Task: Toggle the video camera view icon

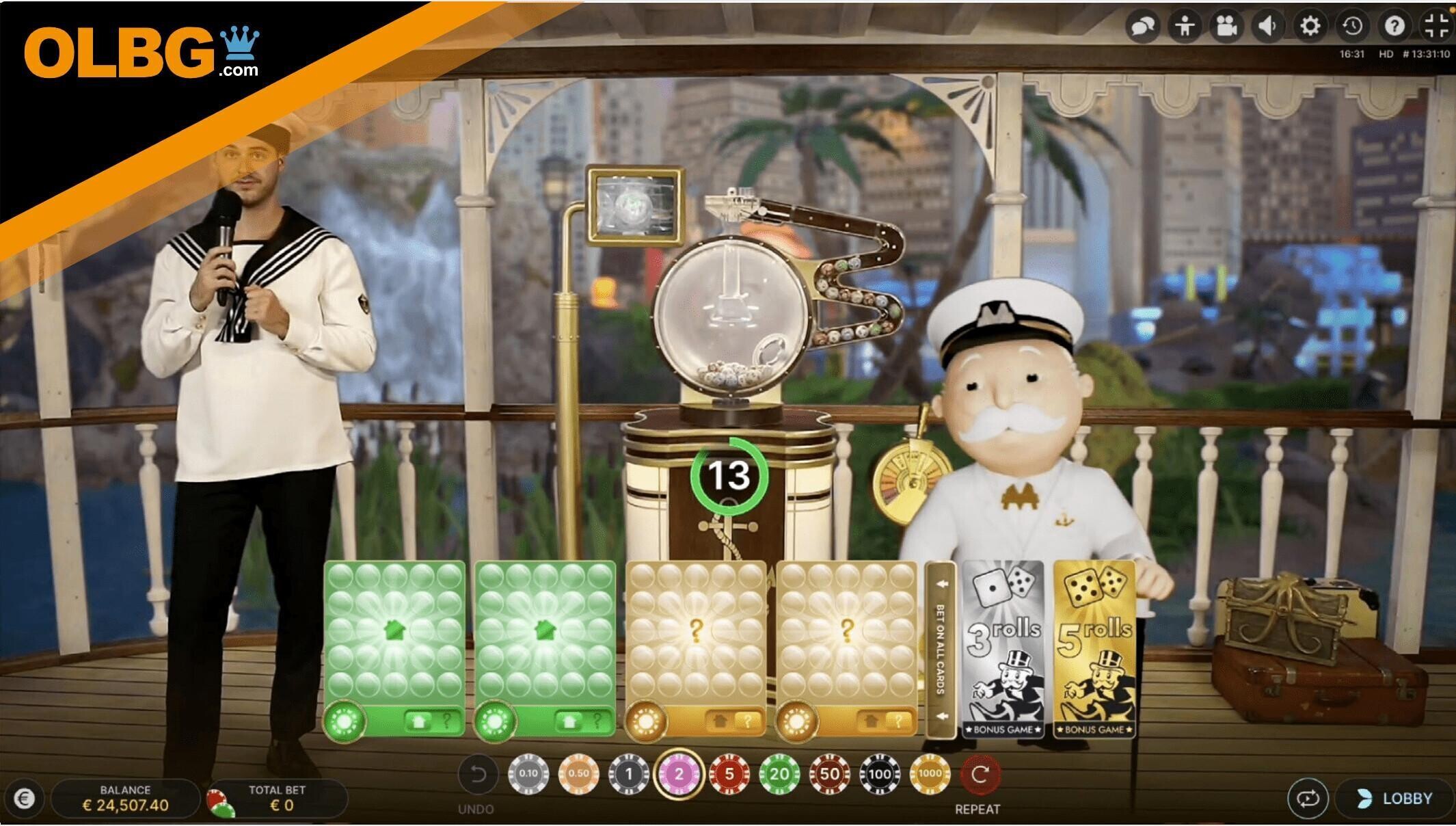Action: [1227, 27]
